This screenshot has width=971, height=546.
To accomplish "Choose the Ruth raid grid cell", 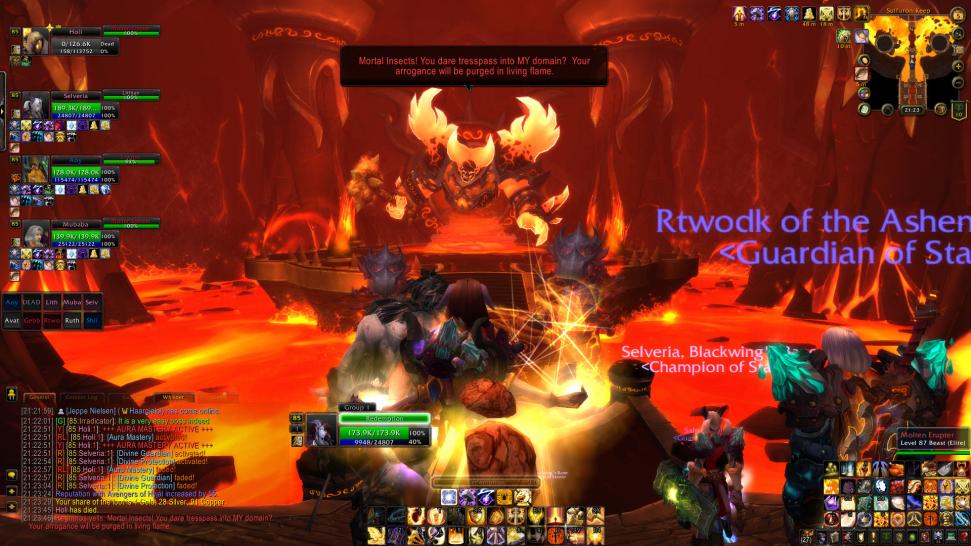I will 72,320.
